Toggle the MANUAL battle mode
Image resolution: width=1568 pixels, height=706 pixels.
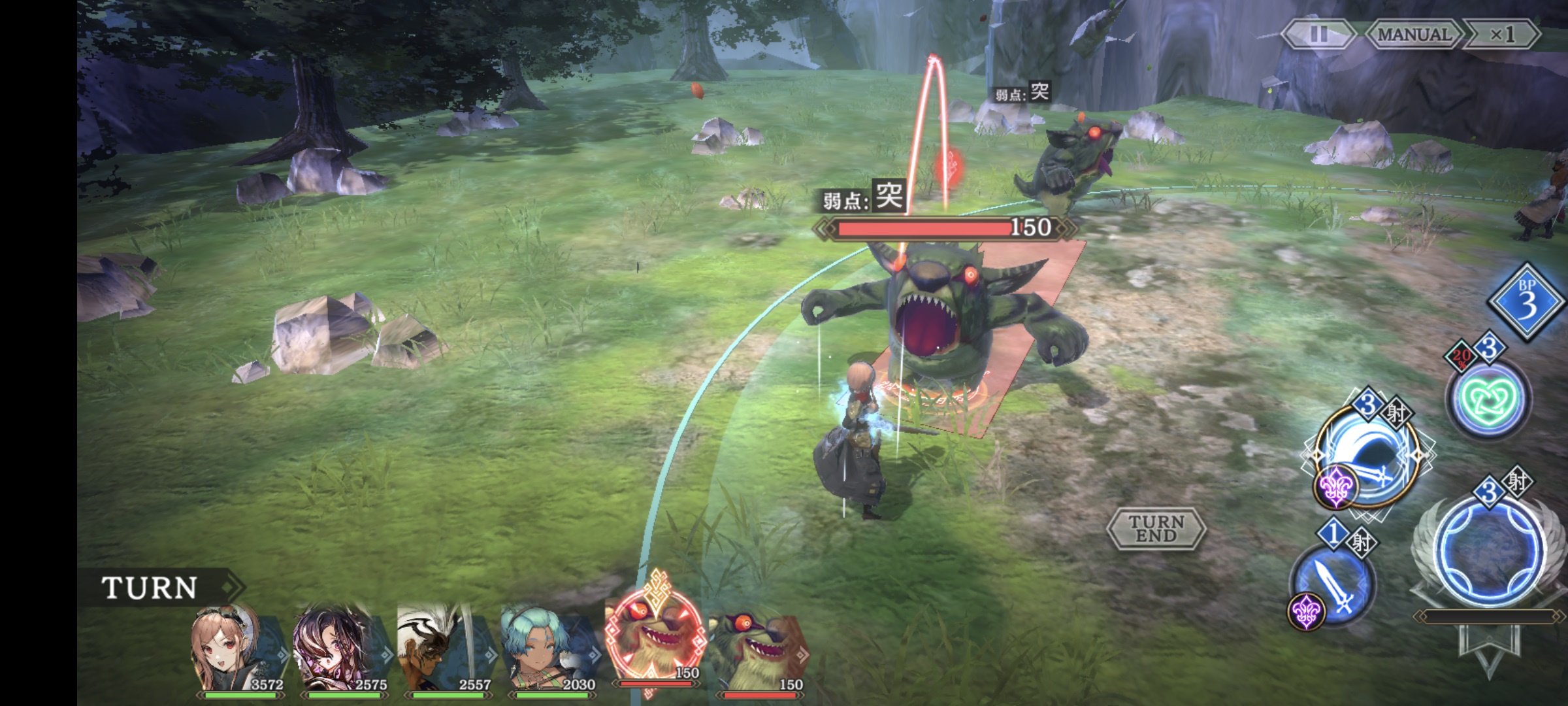1413,34
